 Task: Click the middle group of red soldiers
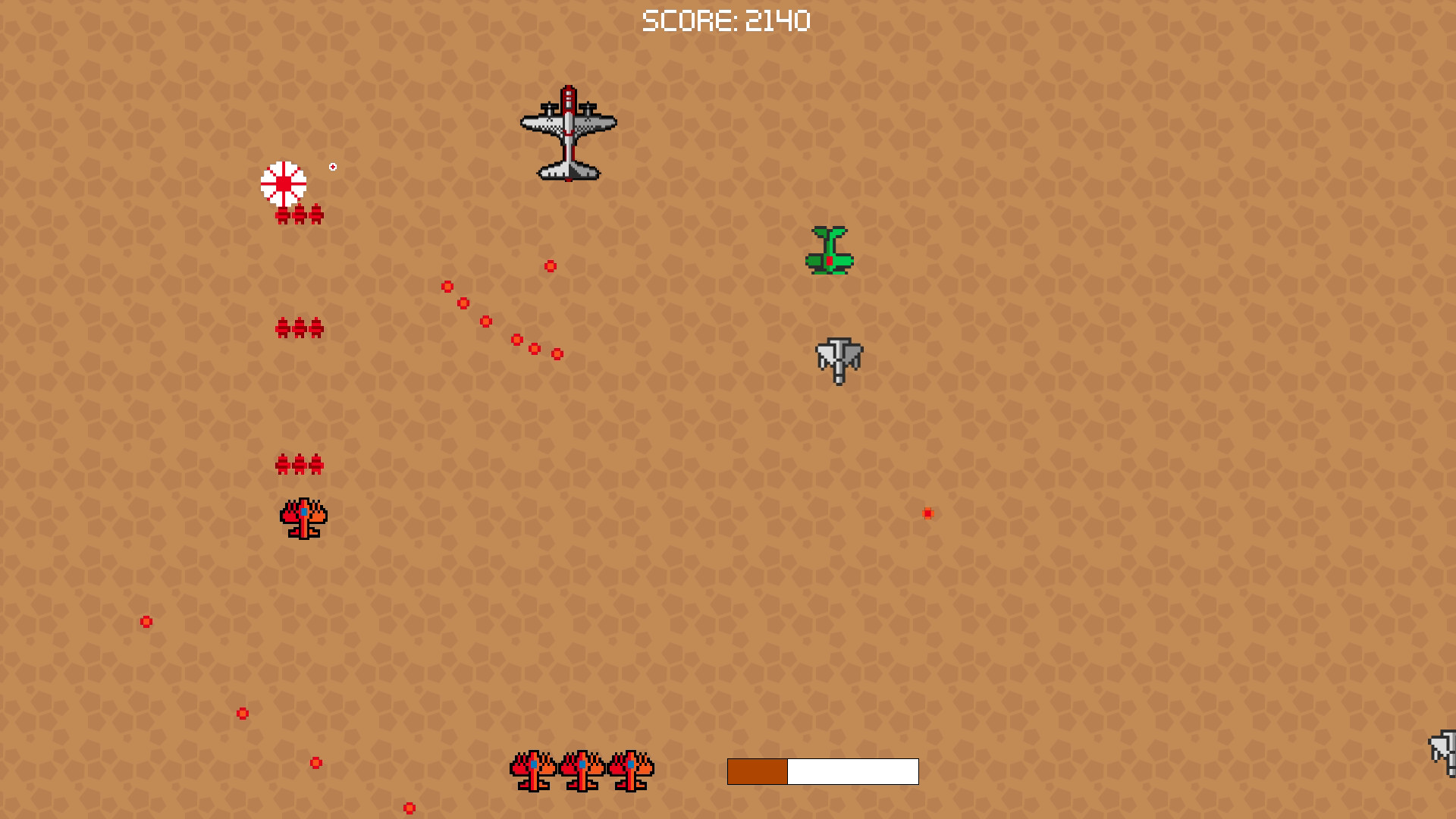tap(300, 328)
